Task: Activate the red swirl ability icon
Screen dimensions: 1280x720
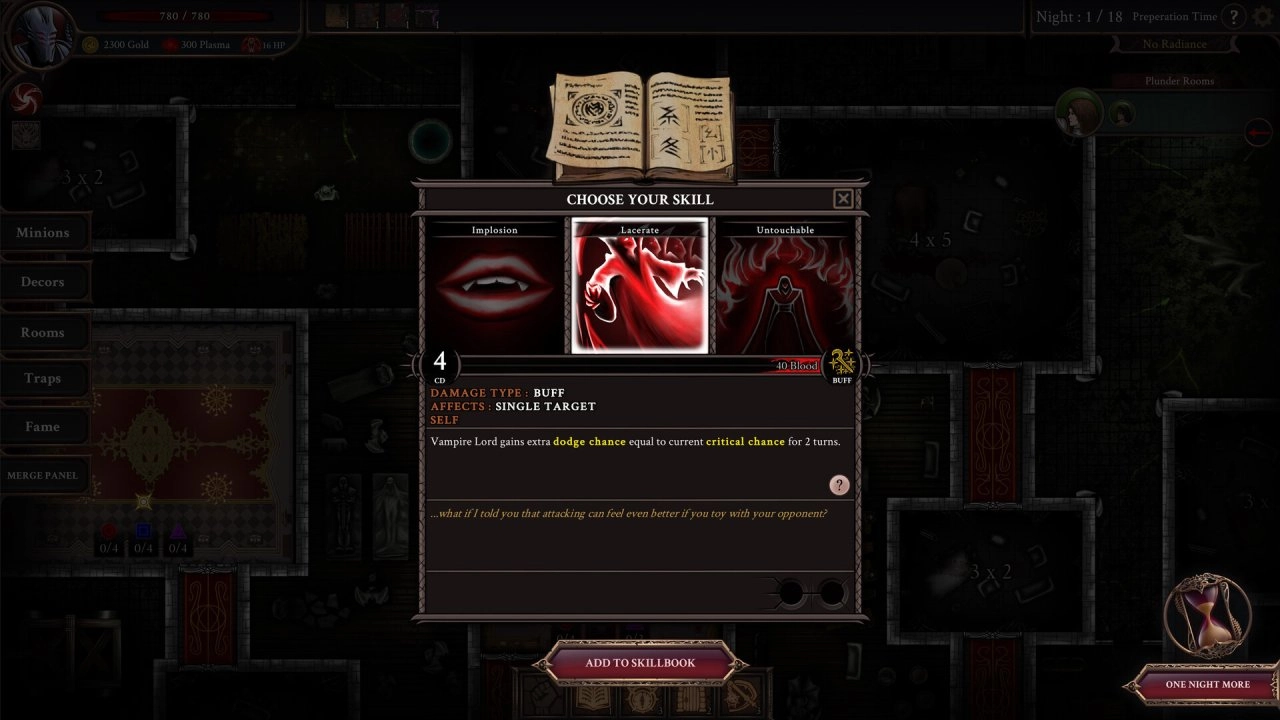Action: [x=25, y=97]
